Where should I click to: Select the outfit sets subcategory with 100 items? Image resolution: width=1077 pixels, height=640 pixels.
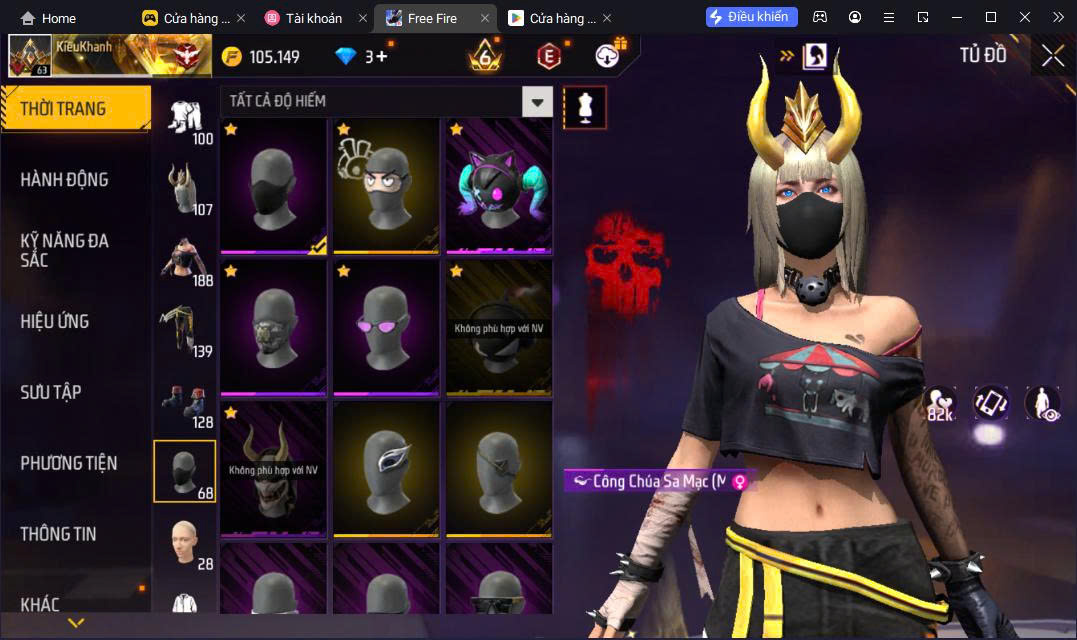(x=185, y=122)
